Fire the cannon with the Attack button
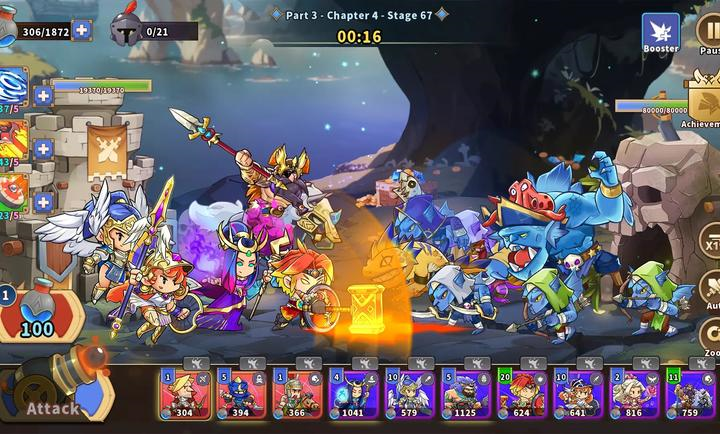Screen dimensions: 720x434 coord(55,395)
